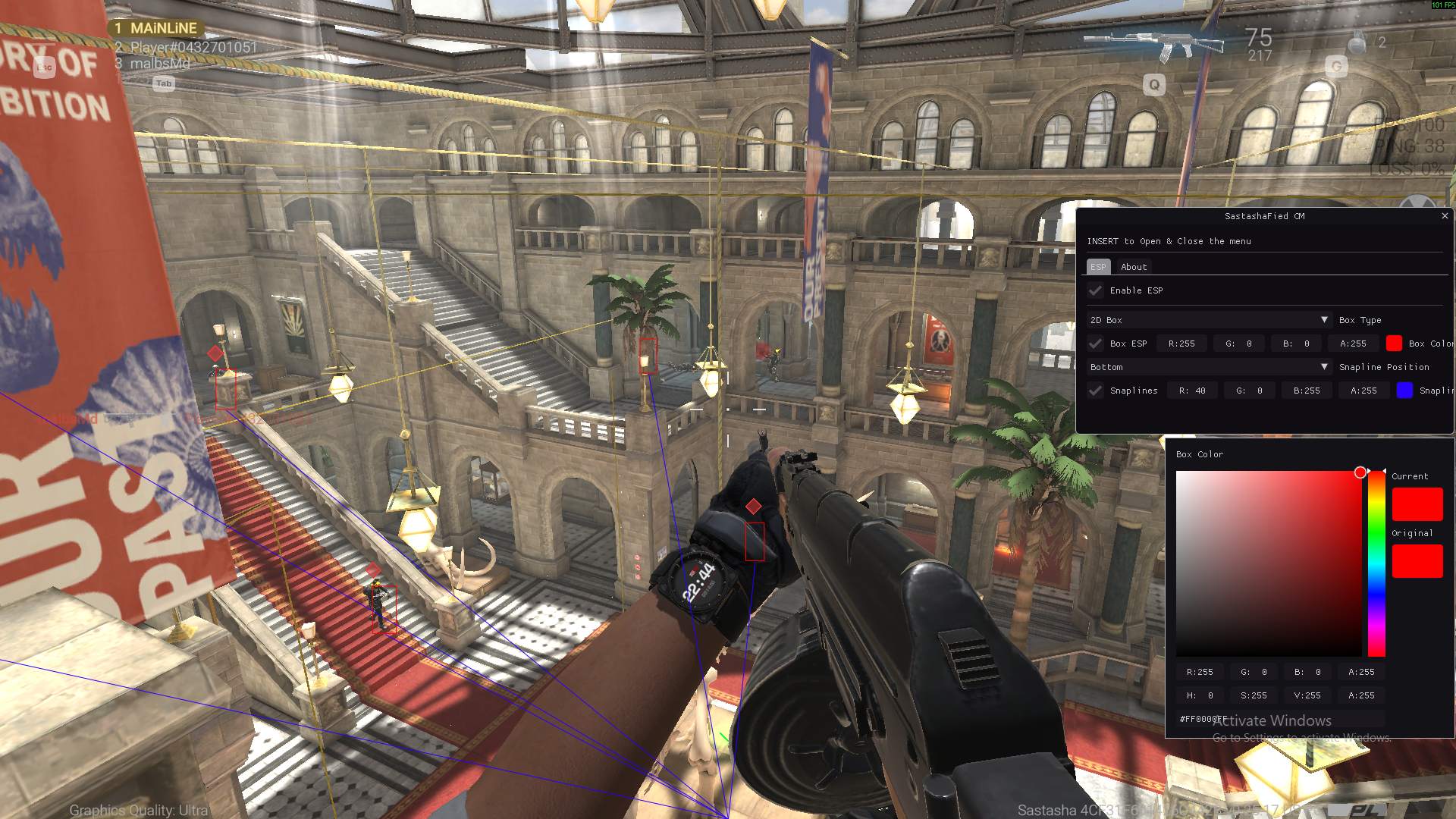Screen dimensions: 1456x819
Task: Toggle the Snaplines checkbox
Action: click(x=1095, y=391)
